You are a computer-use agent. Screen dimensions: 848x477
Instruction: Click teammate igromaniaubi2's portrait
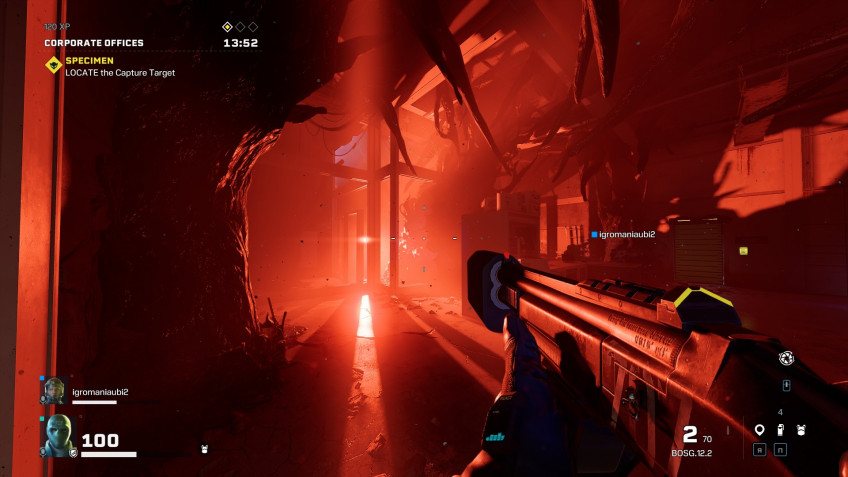coord(54,391)
